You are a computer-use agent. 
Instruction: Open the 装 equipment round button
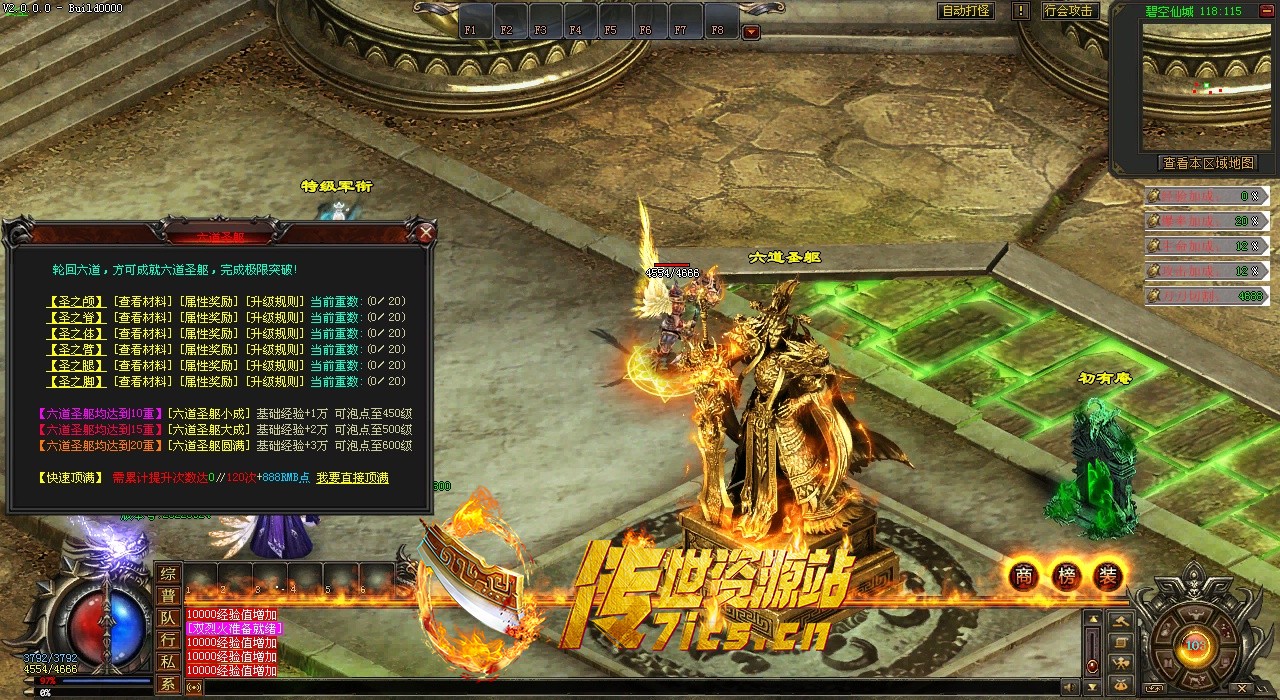(x=1107, y=575)
